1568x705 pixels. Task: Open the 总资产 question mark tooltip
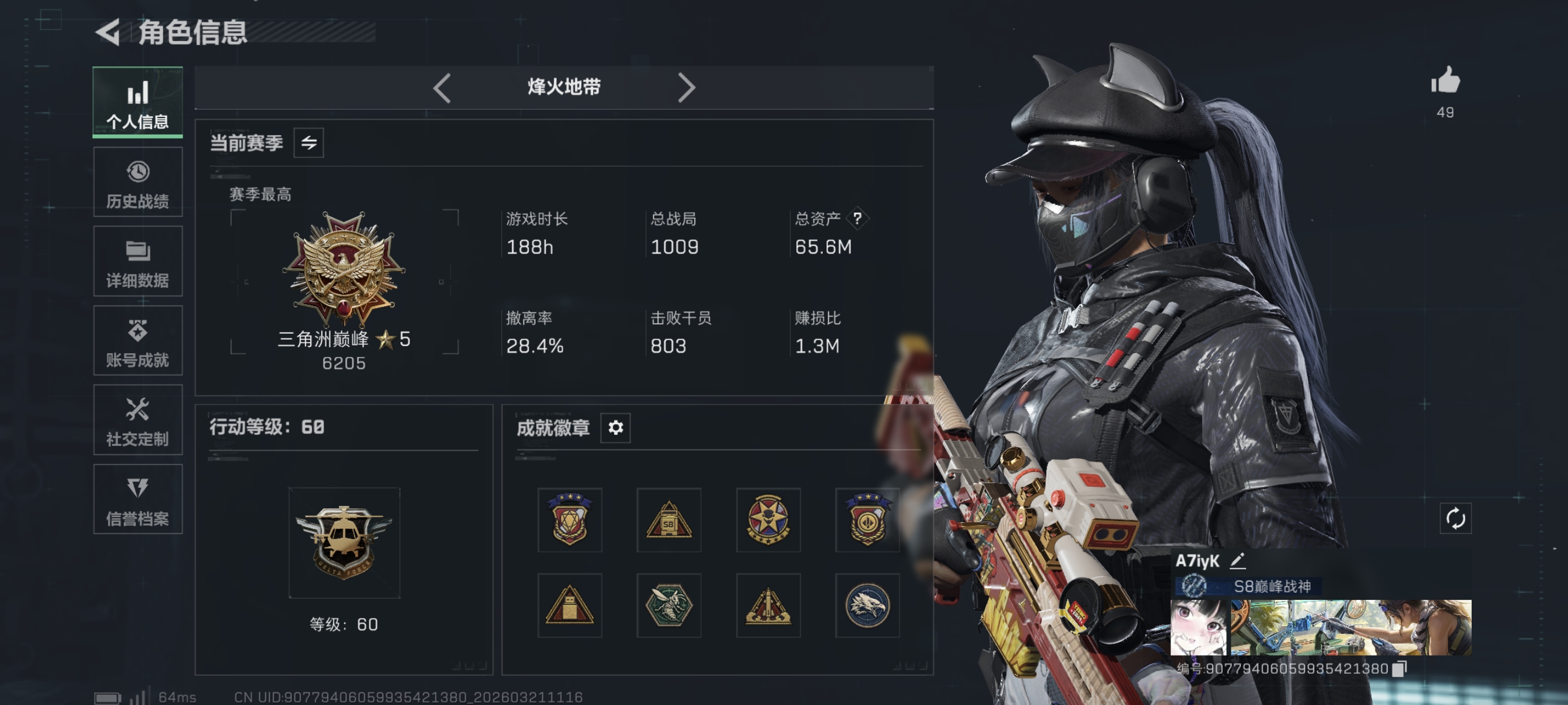[x=859, y=219]
